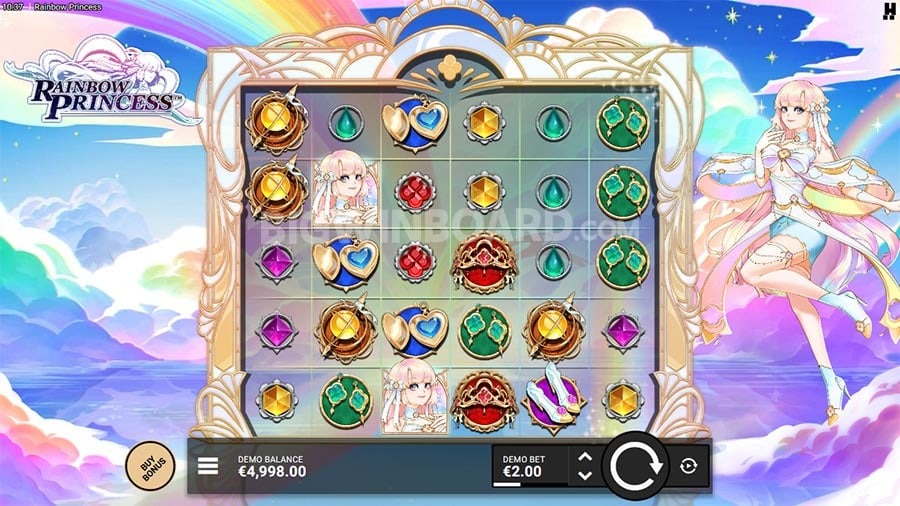Open the autoplay settings
The width and height of the screenshot is (900, 506).
click(689, 466)
